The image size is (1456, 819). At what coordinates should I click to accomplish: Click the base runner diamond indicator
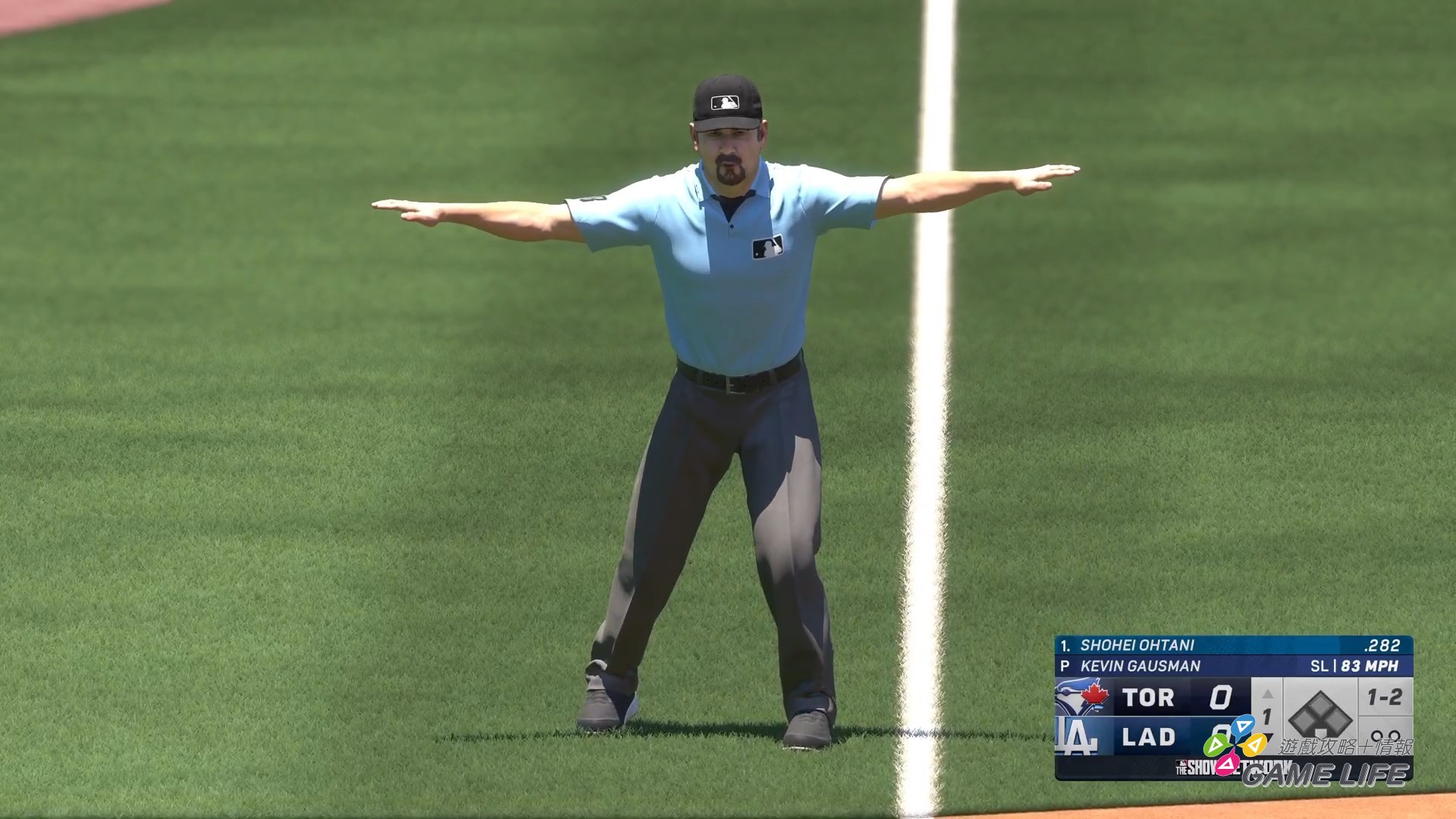(x=1322, y=715)
